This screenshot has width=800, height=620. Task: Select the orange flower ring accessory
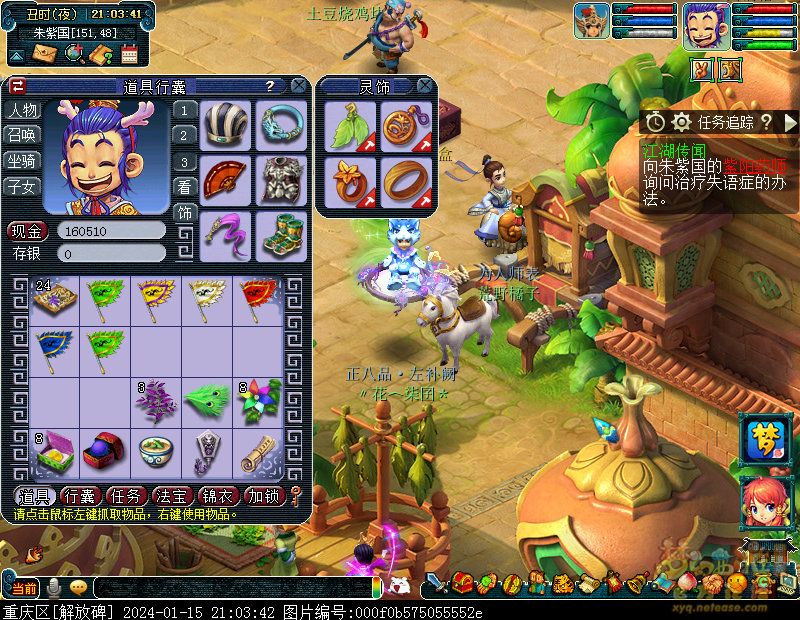349,180
